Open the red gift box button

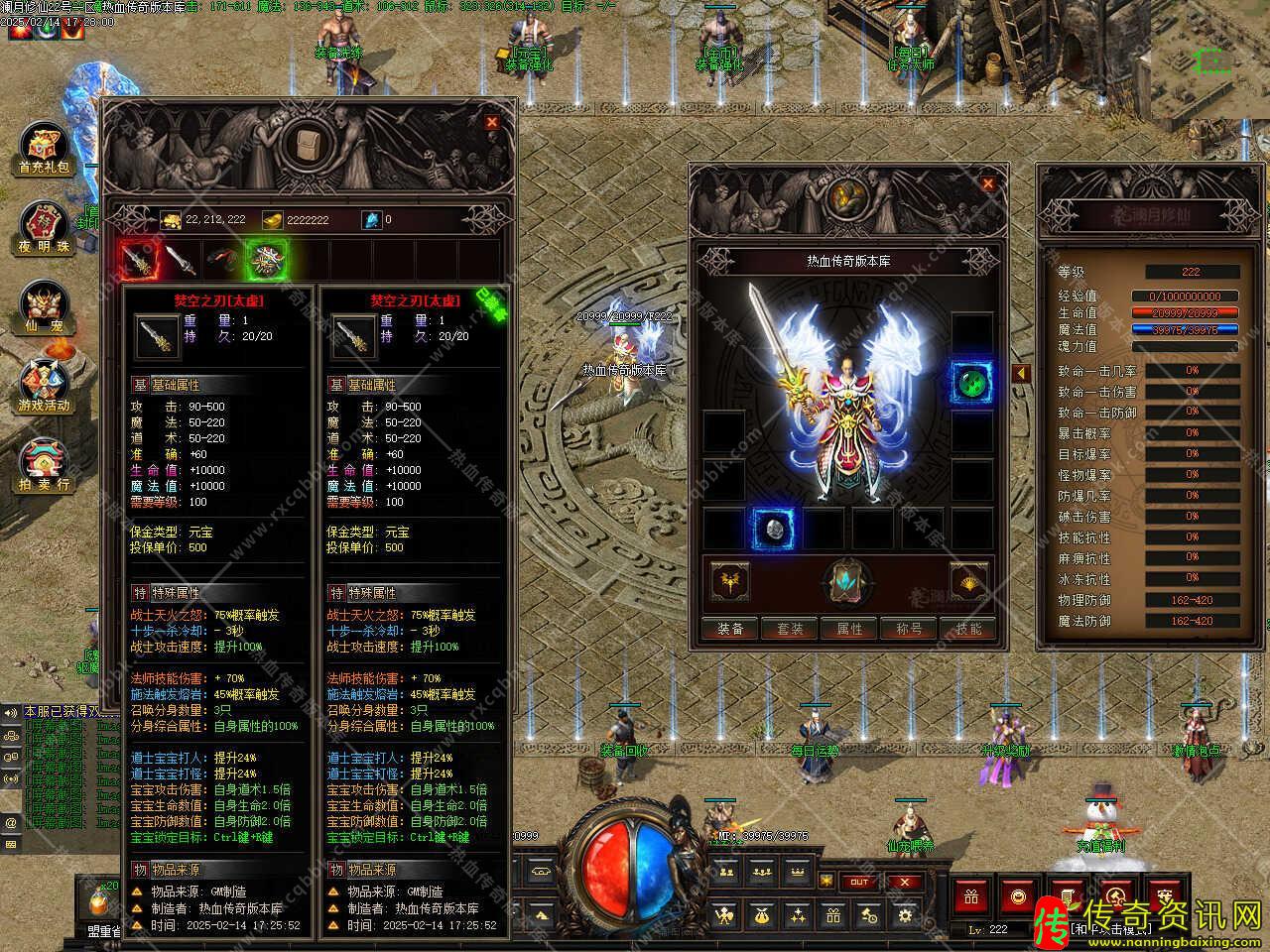[x=971, y=897]
